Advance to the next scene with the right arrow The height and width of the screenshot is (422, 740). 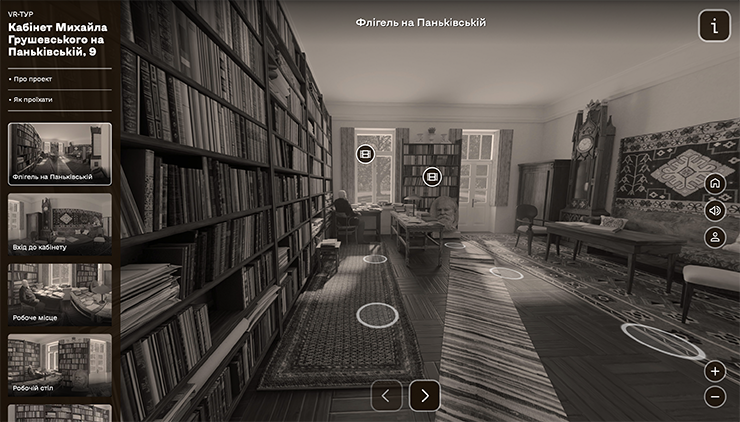pos(424,395)
